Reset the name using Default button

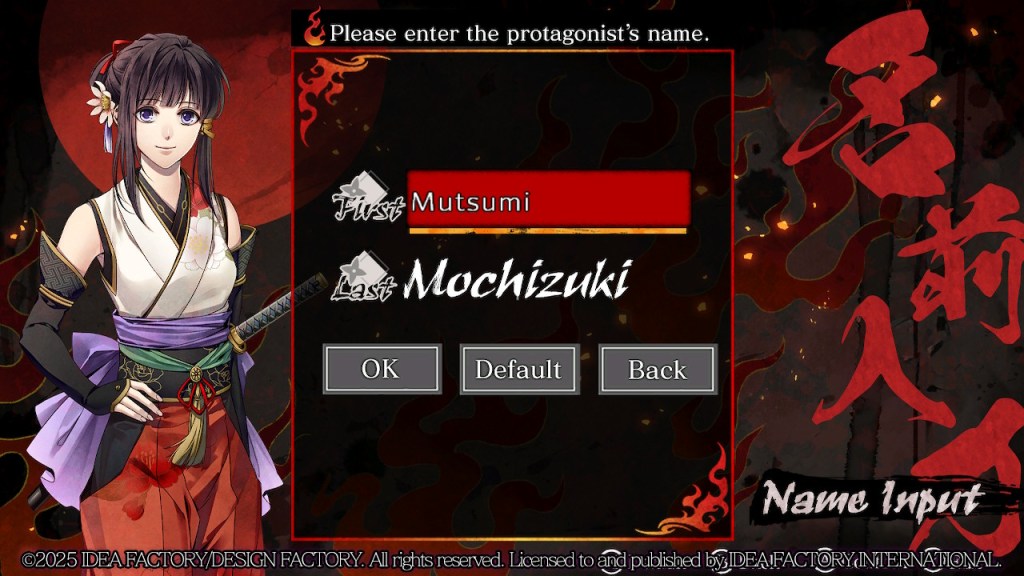[519, 369]
